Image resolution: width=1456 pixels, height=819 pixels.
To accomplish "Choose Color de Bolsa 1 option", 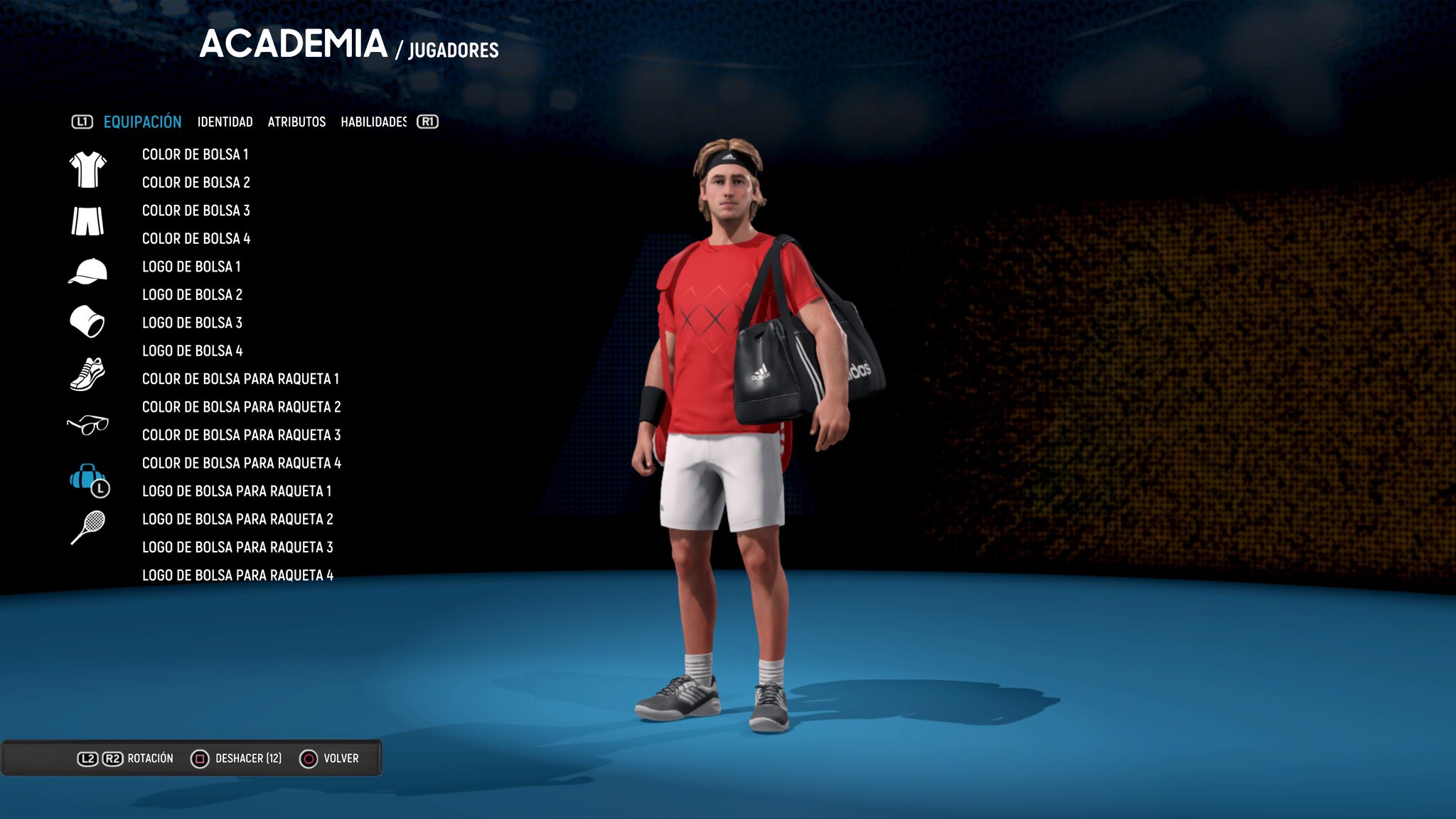I will (195, 155).
